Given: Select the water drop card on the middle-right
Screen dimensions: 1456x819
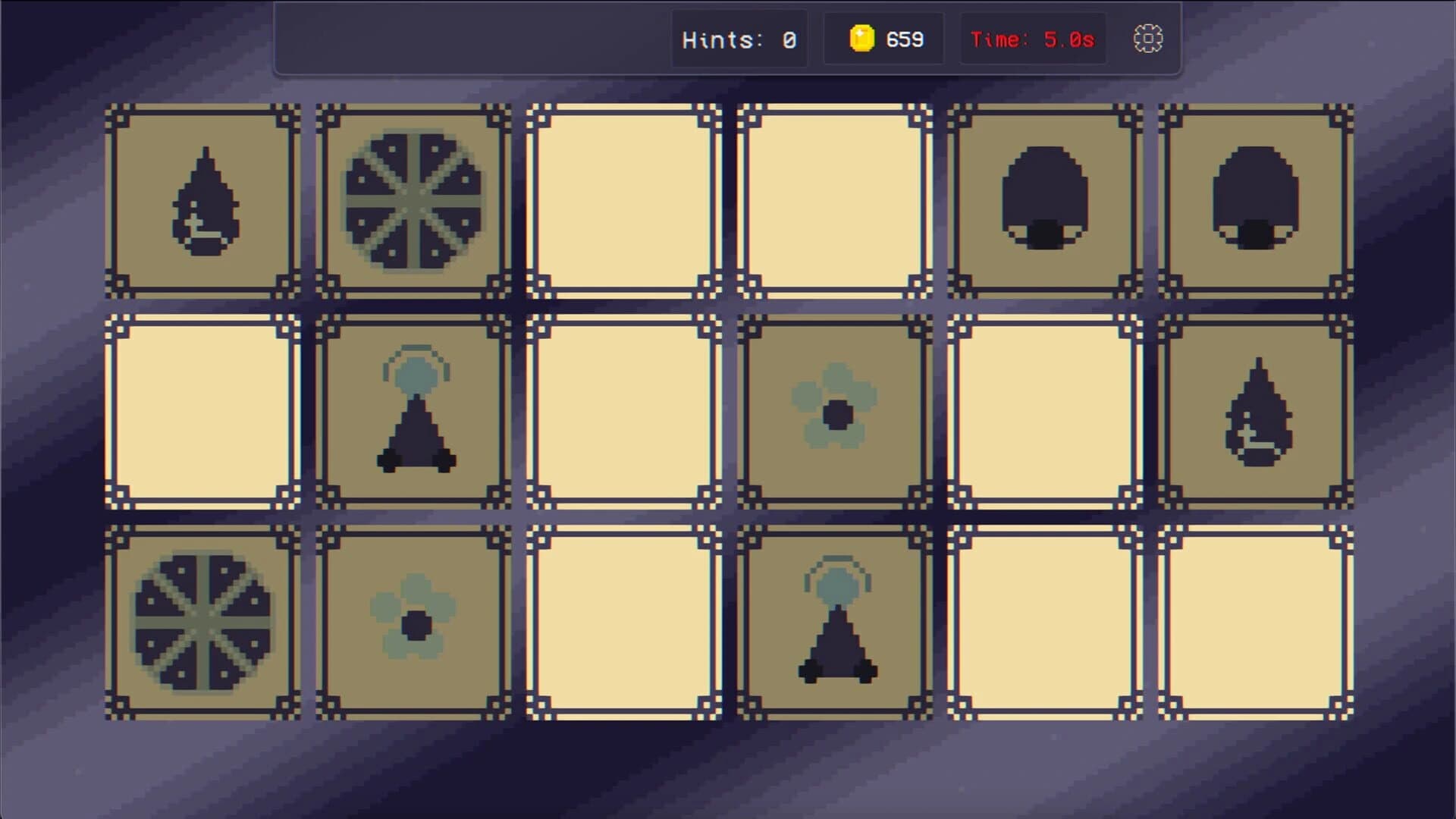Looking at the screenshot, I should [1251, 413].
